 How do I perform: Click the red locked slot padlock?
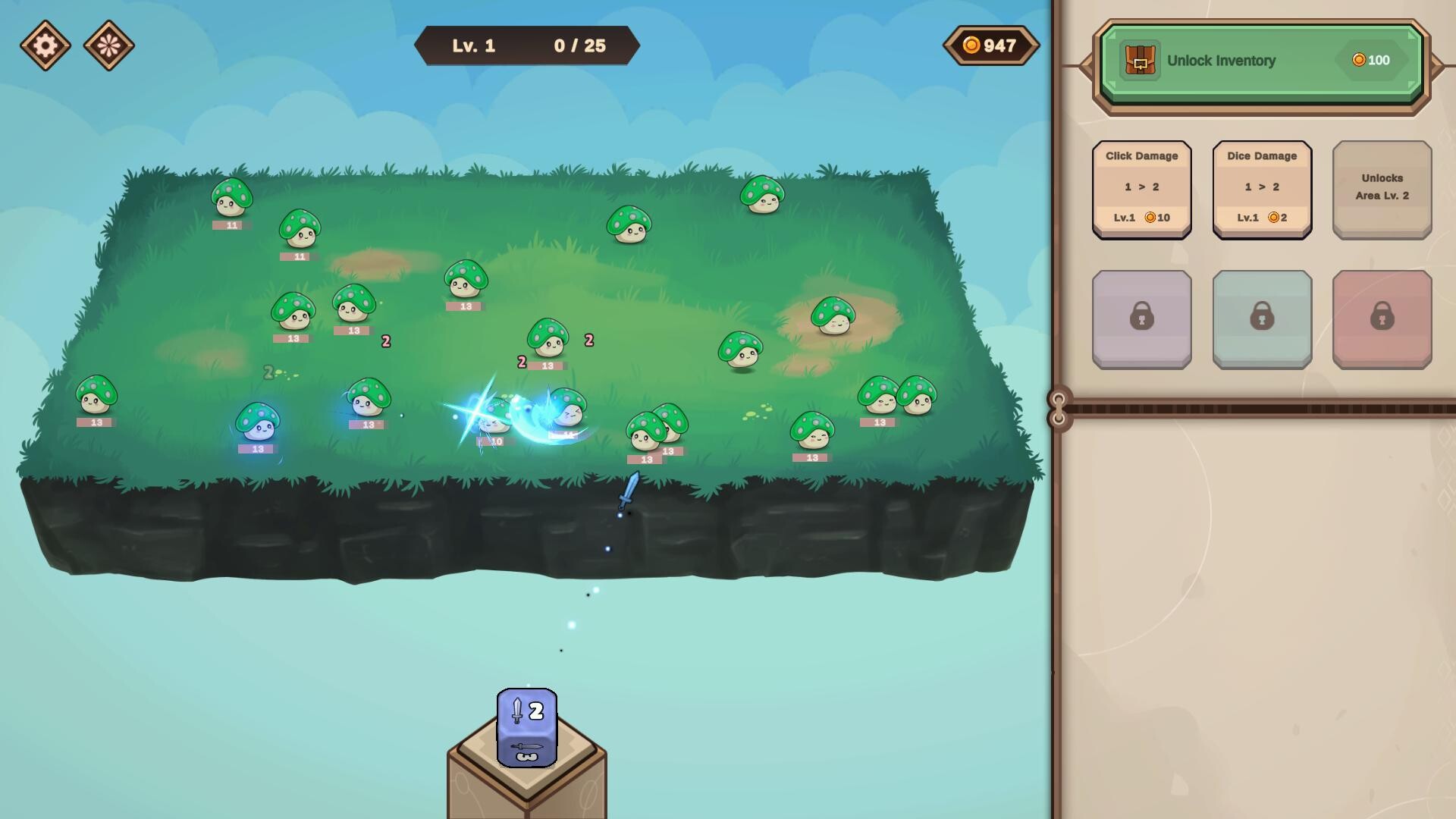click(1382, 318)
